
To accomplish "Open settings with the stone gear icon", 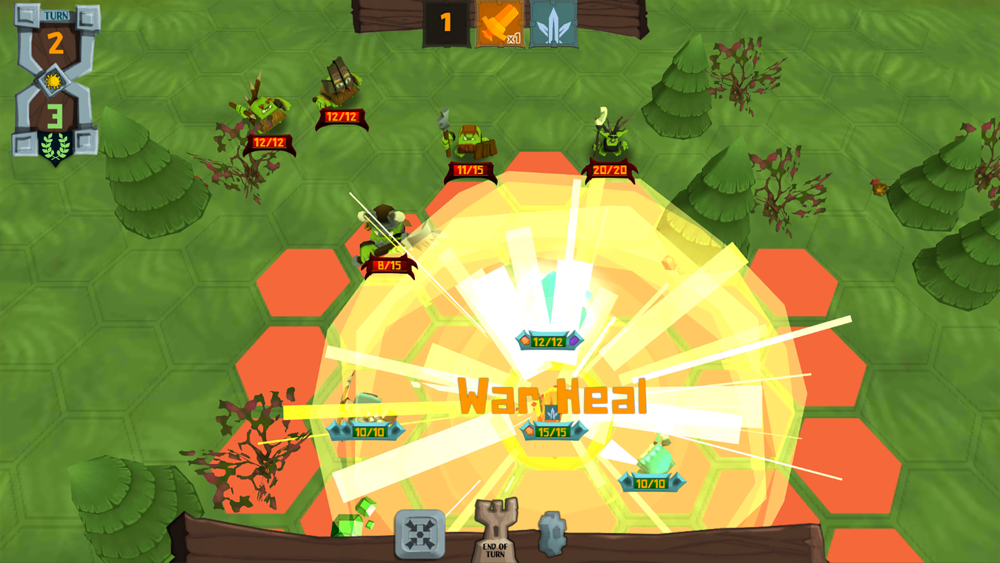I will (x=552, y=532).
